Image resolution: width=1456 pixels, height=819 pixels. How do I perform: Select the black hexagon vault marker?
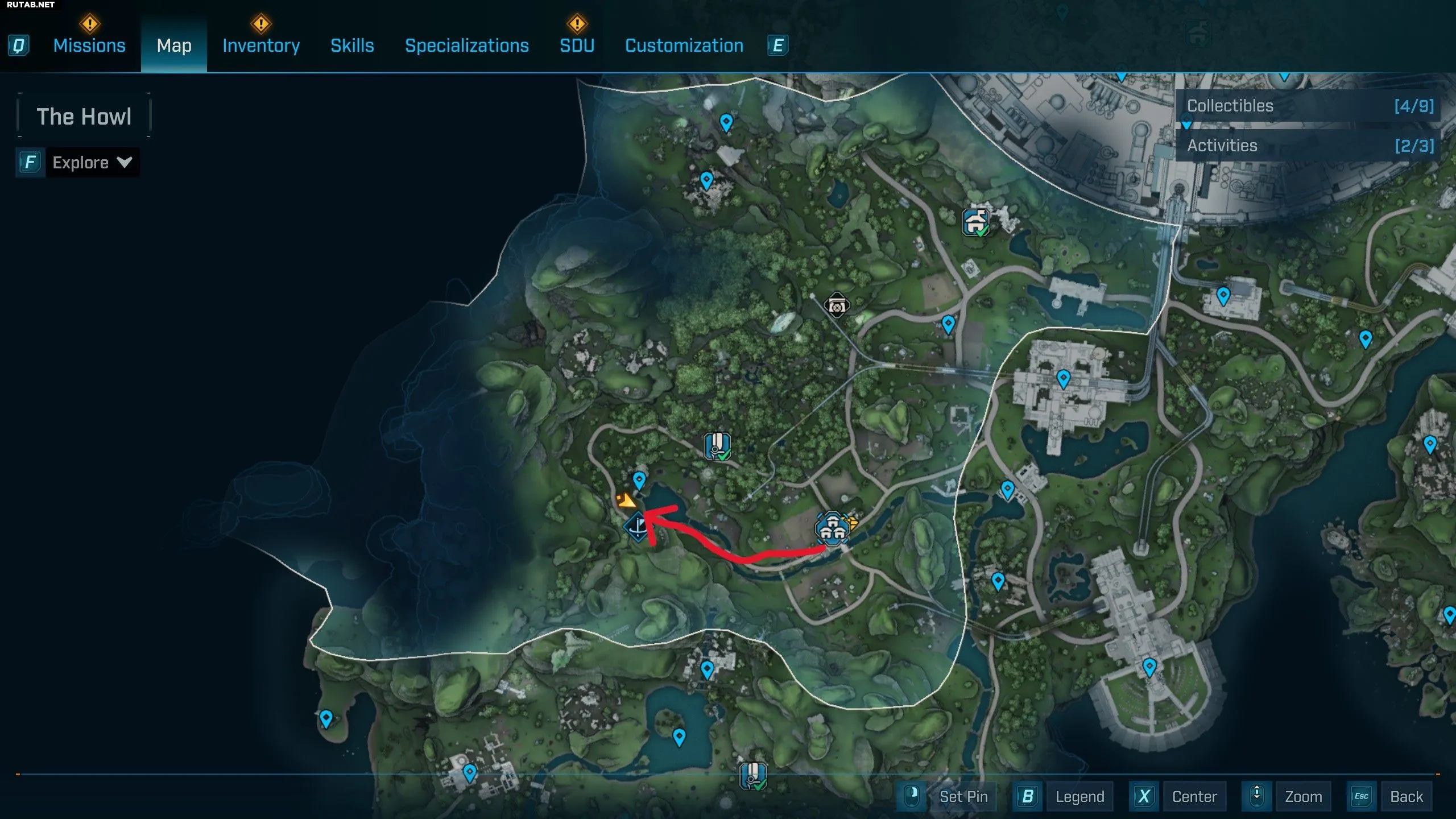837,305
